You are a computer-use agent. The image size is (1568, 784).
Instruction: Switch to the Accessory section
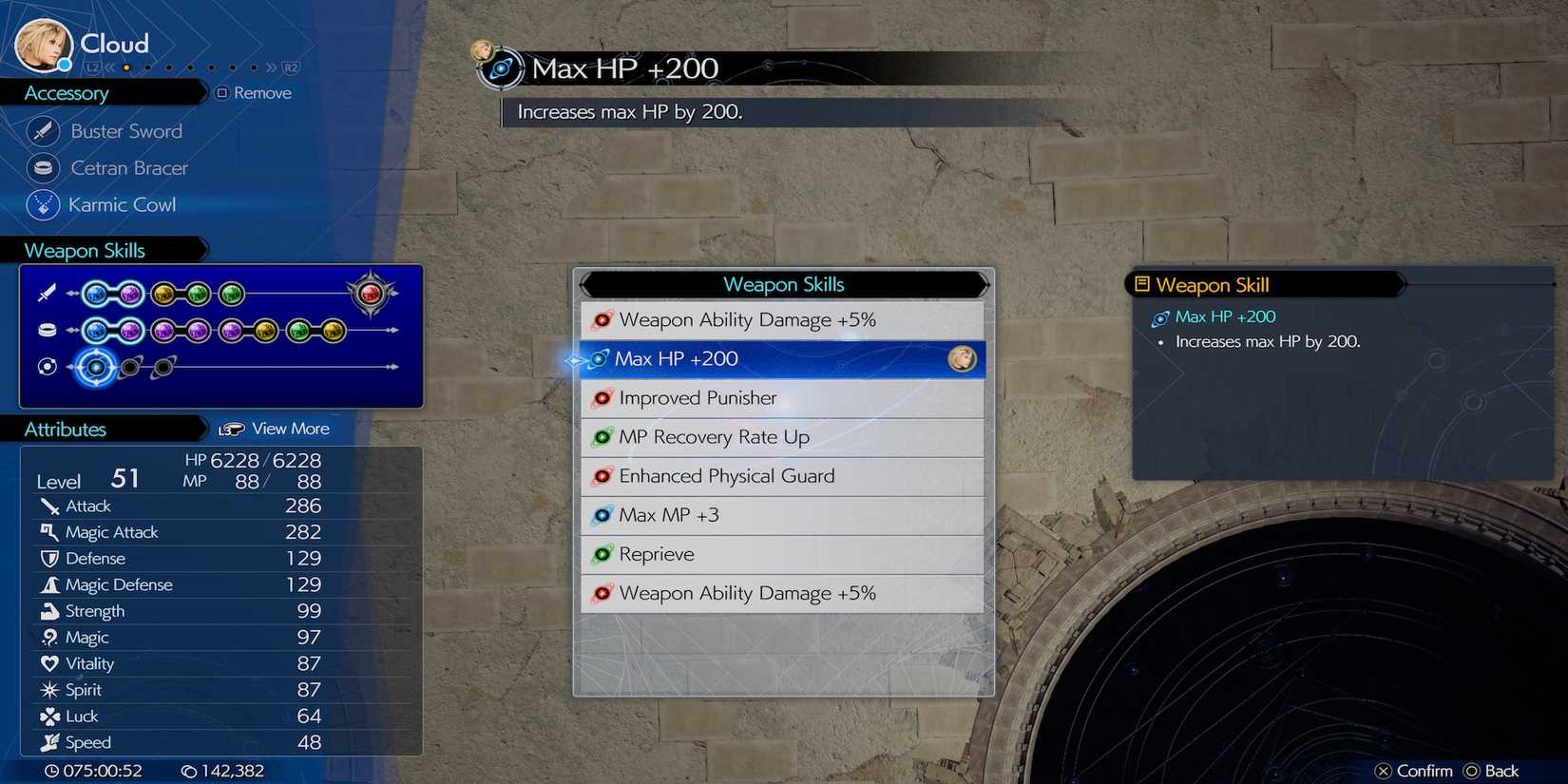click(65, 92)
